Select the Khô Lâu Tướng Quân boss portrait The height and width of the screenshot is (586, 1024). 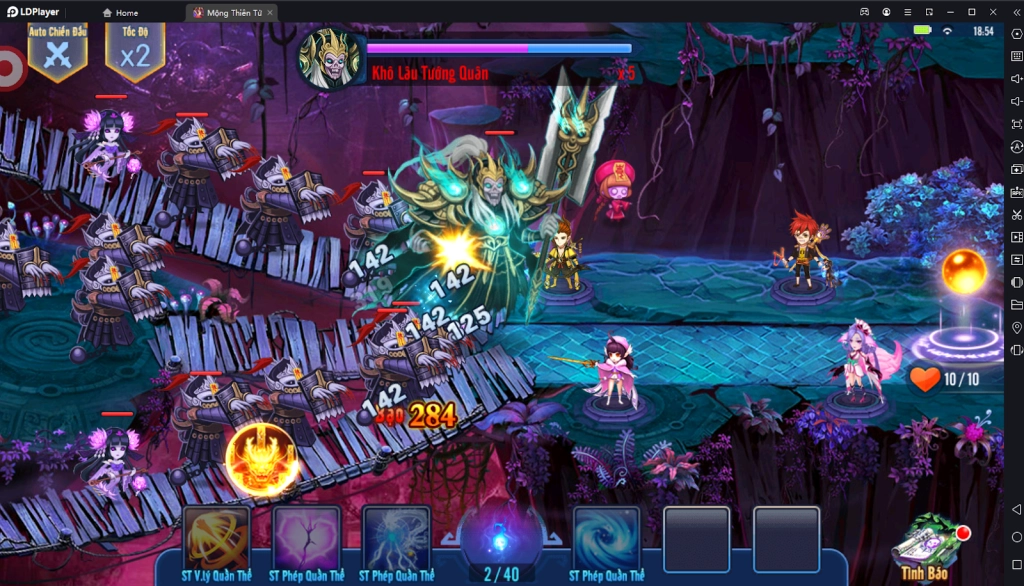tap(329, 58)
